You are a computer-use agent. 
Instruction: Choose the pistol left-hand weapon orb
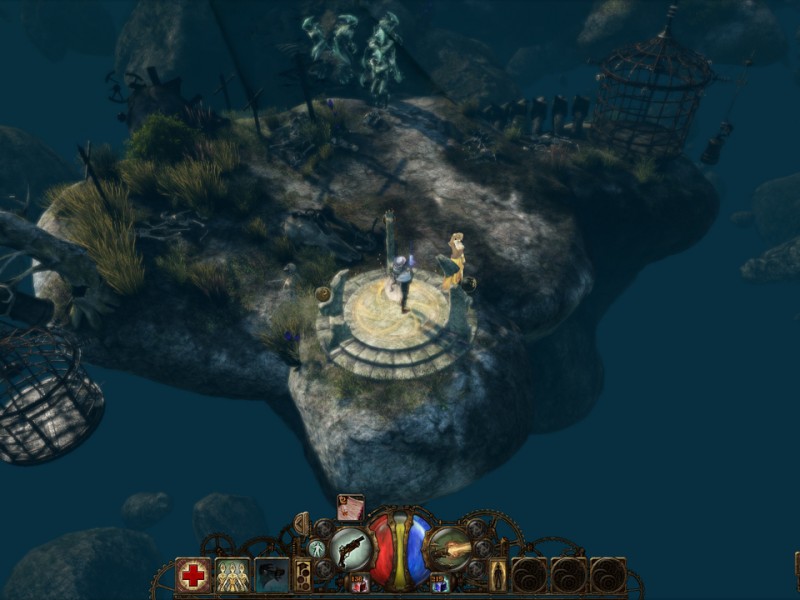coord(352,549)
